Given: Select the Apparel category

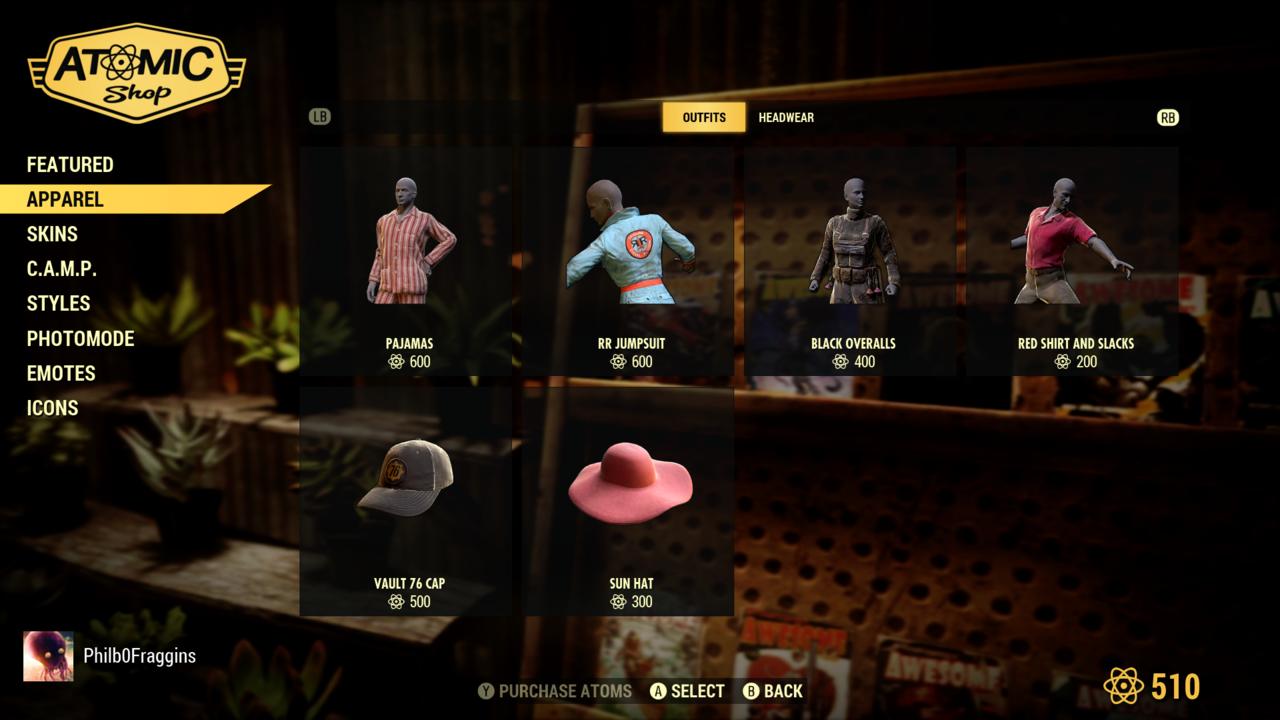Looking at the screenshot, I should (65, 199).
